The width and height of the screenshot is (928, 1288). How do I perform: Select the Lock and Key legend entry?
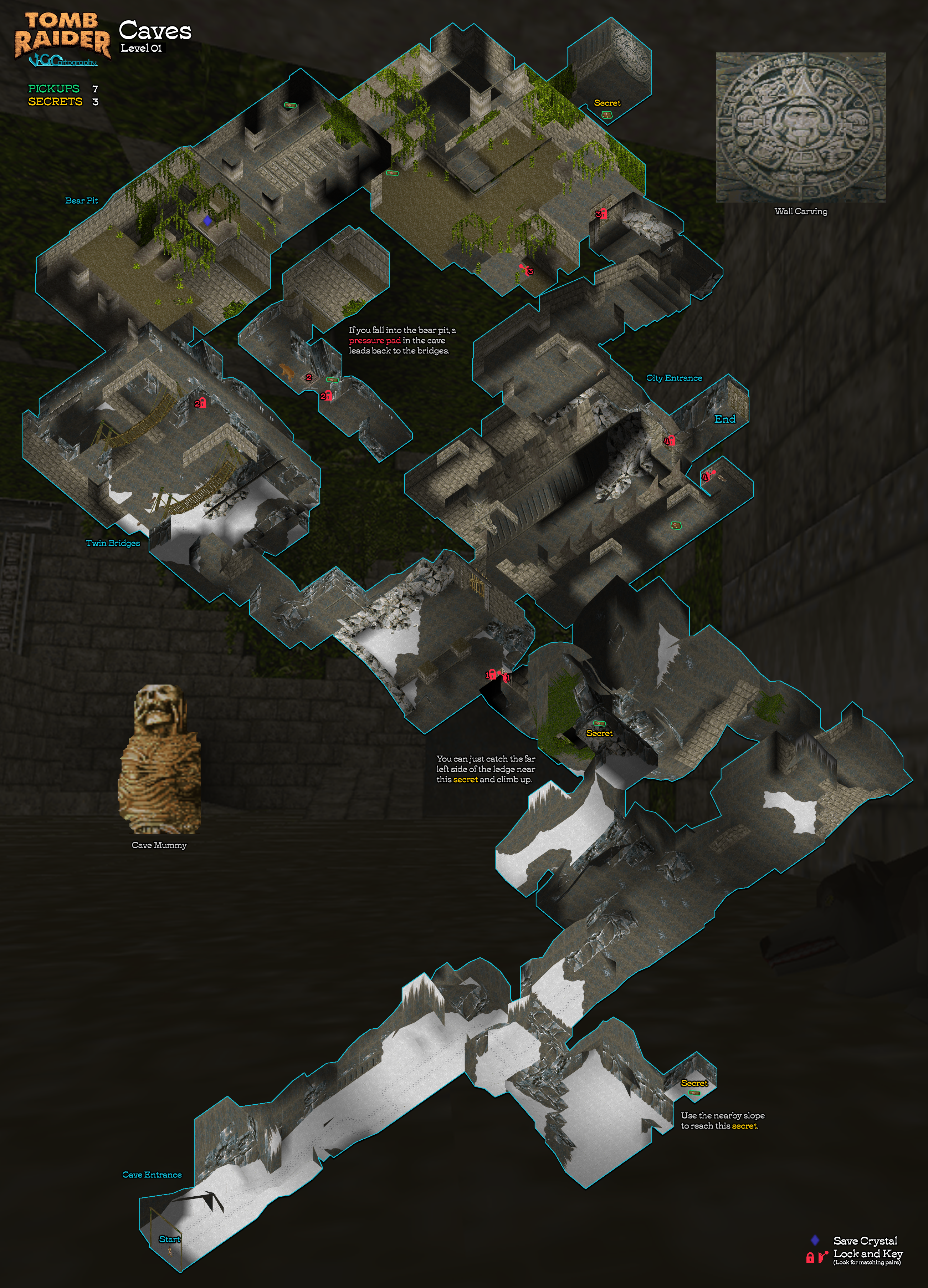click(867, 1253)
